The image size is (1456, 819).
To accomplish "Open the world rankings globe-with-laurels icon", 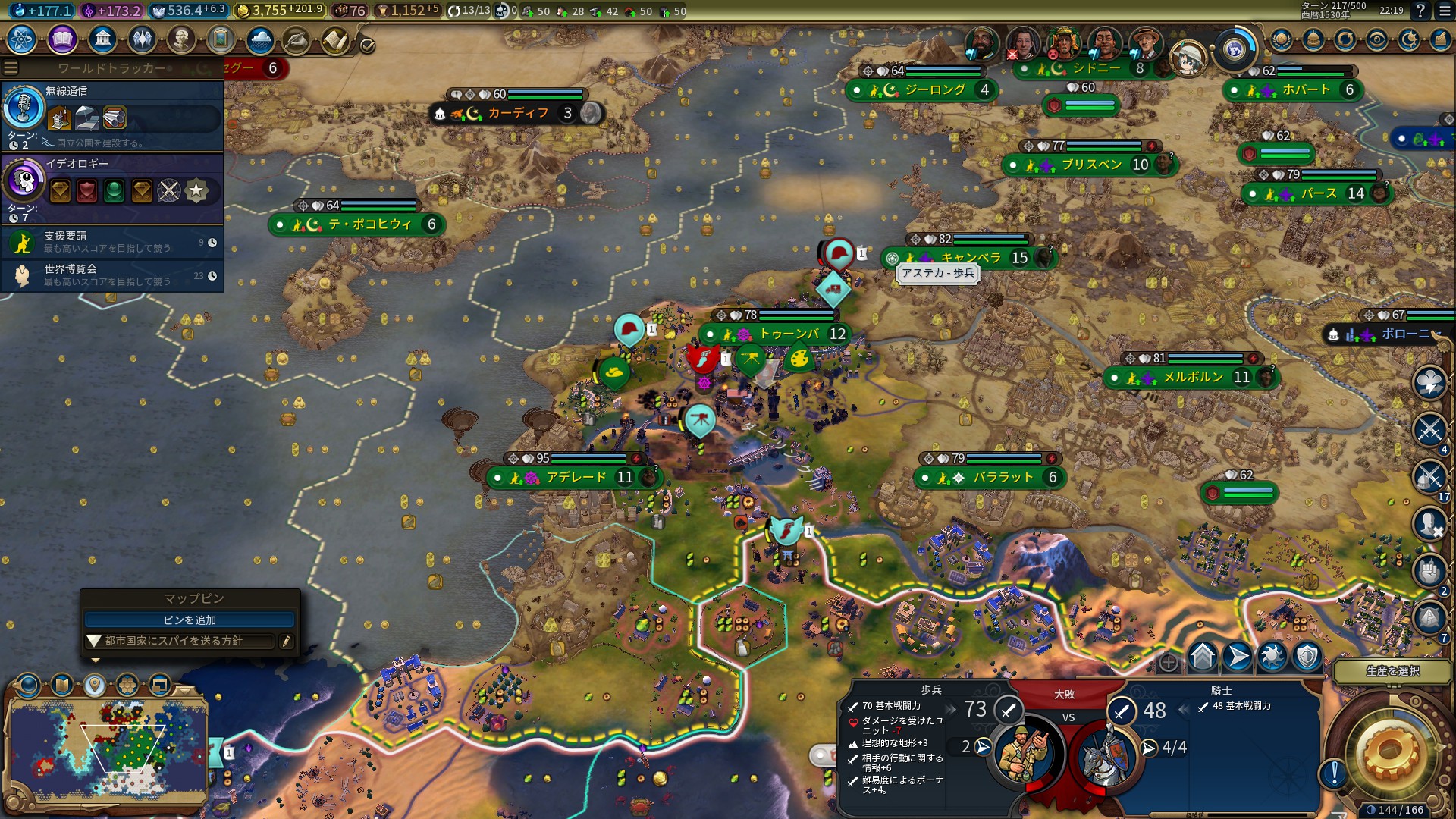I will 1282,39.
